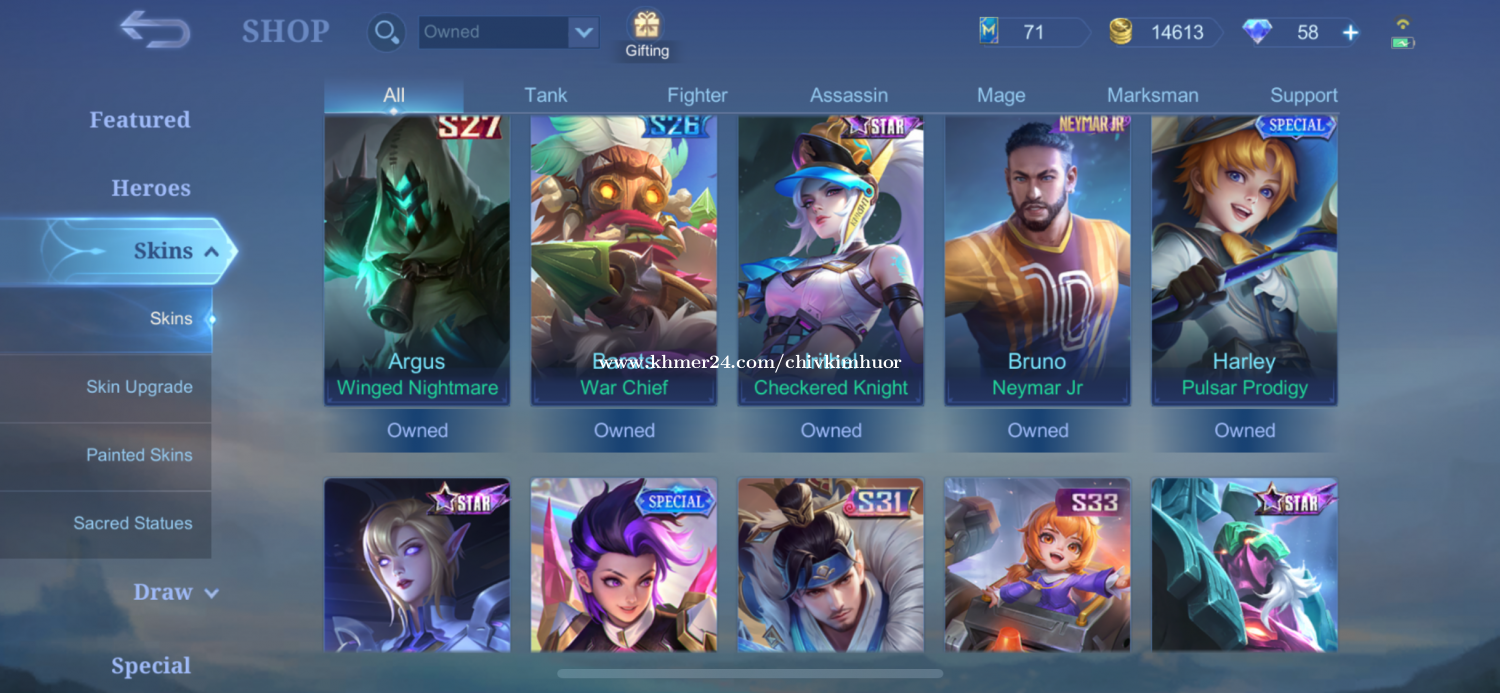Open Painted Skins submenu
Viewport: 1500px width, 693px height.
pos(139,455)
